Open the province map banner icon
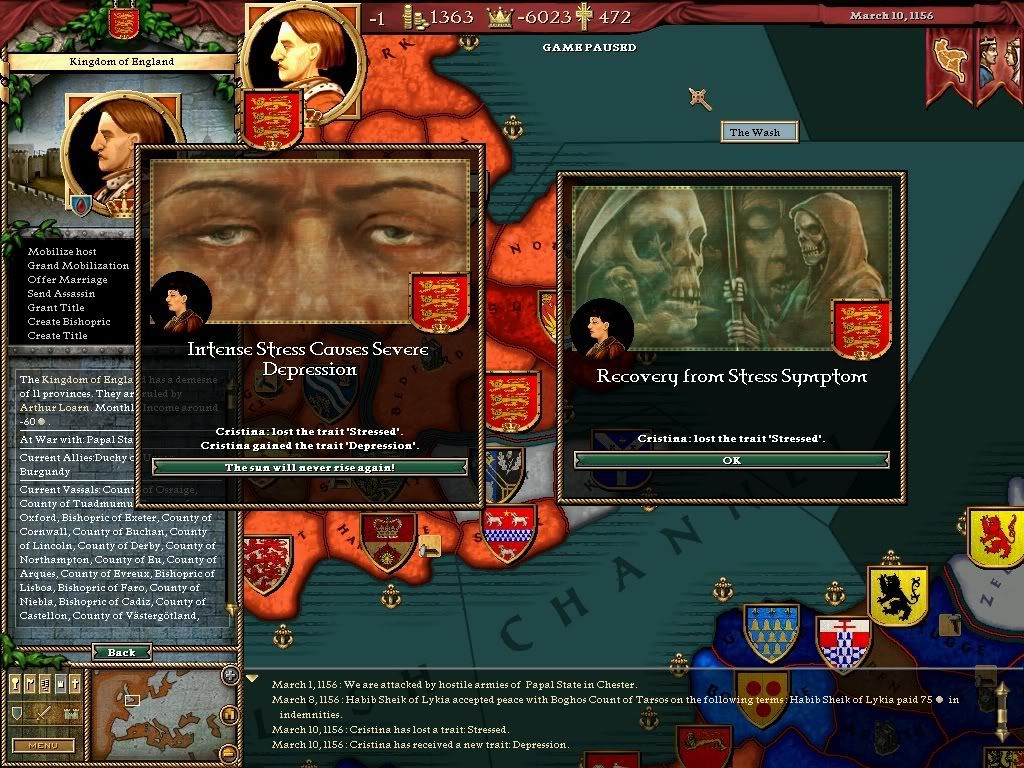Screen dimensions: 1024x768 coord(949,65)
